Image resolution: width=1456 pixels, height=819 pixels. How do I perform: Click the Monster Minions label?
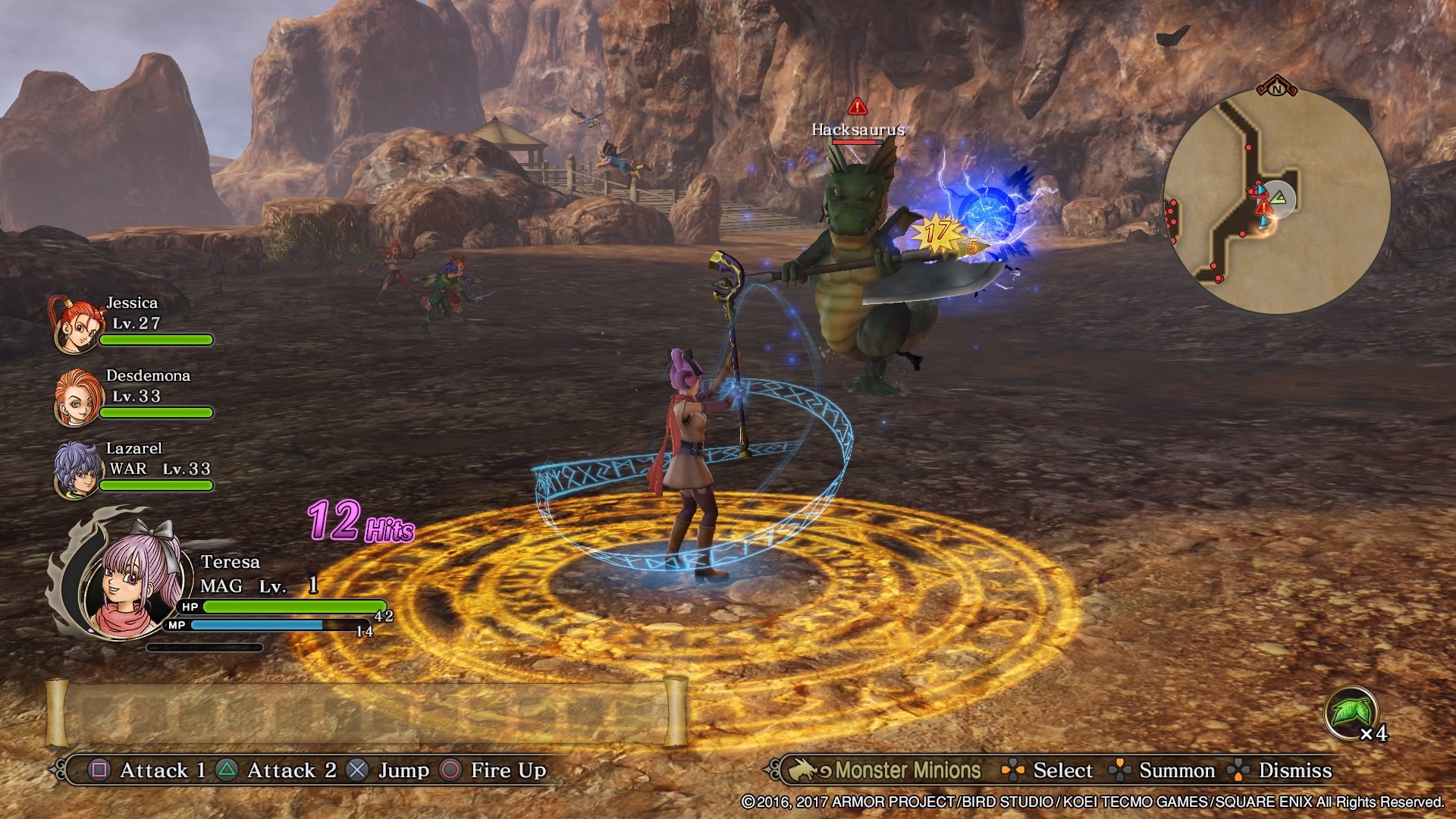(908, 770)
